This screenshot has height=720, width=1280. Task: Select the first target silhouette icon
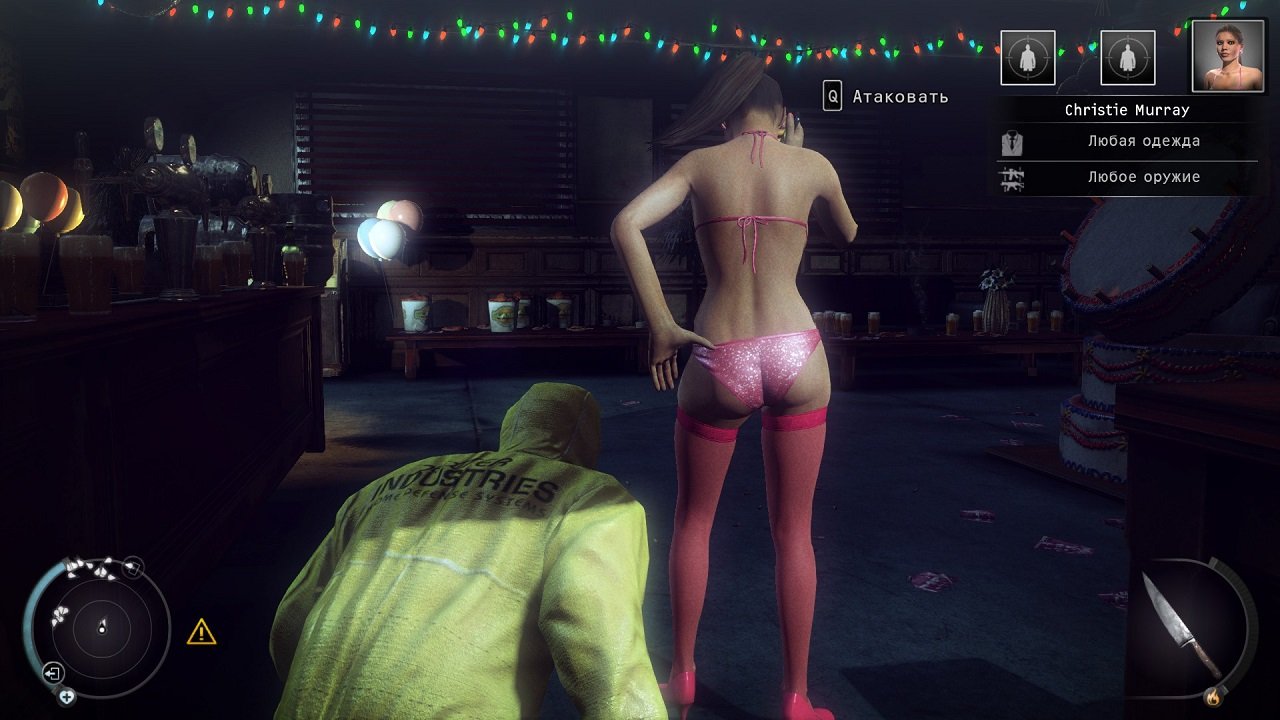[x=1027, y=58]
